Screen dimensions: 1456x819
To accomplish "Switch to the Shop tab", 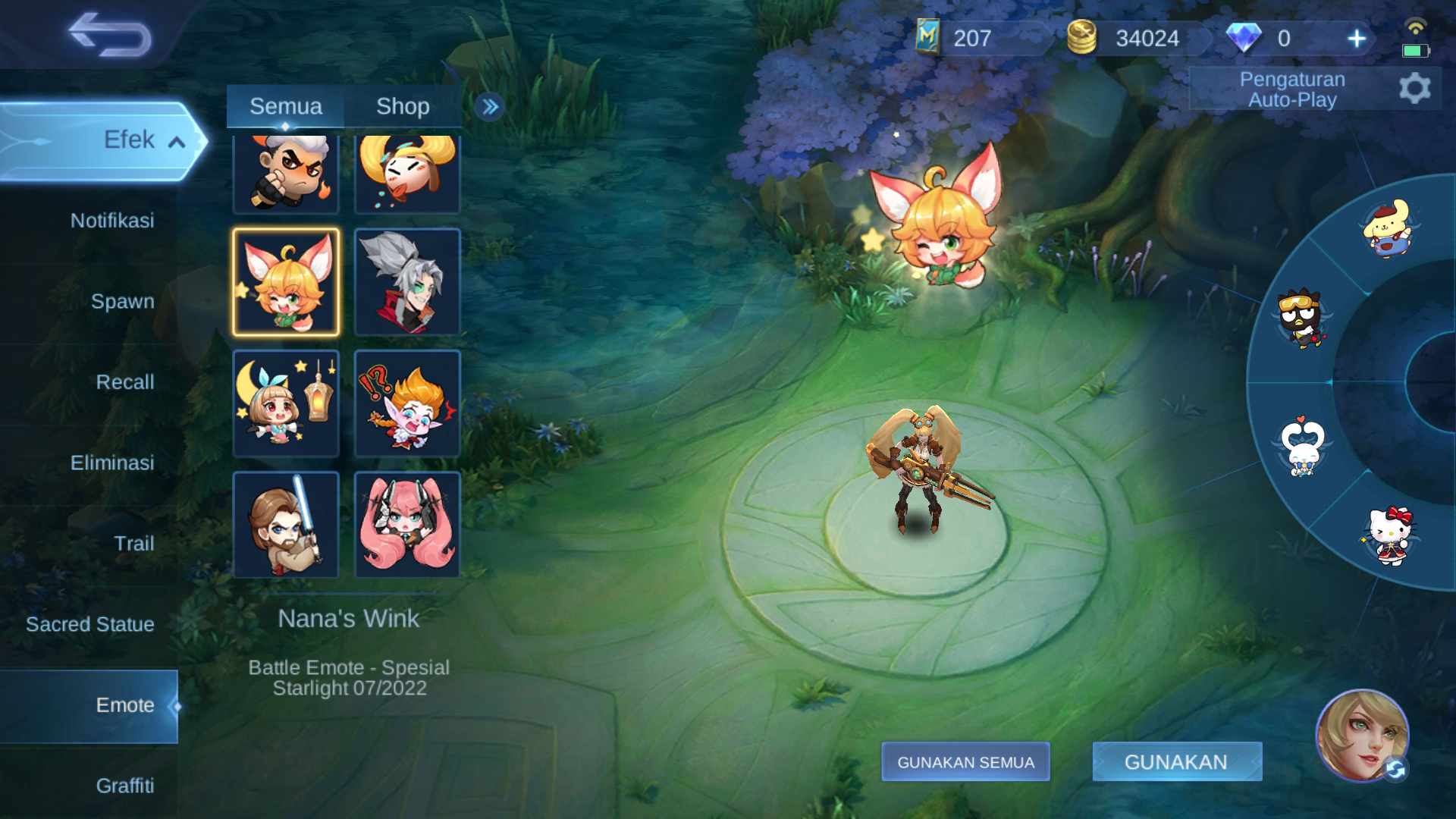I will (x=403, y=106).
